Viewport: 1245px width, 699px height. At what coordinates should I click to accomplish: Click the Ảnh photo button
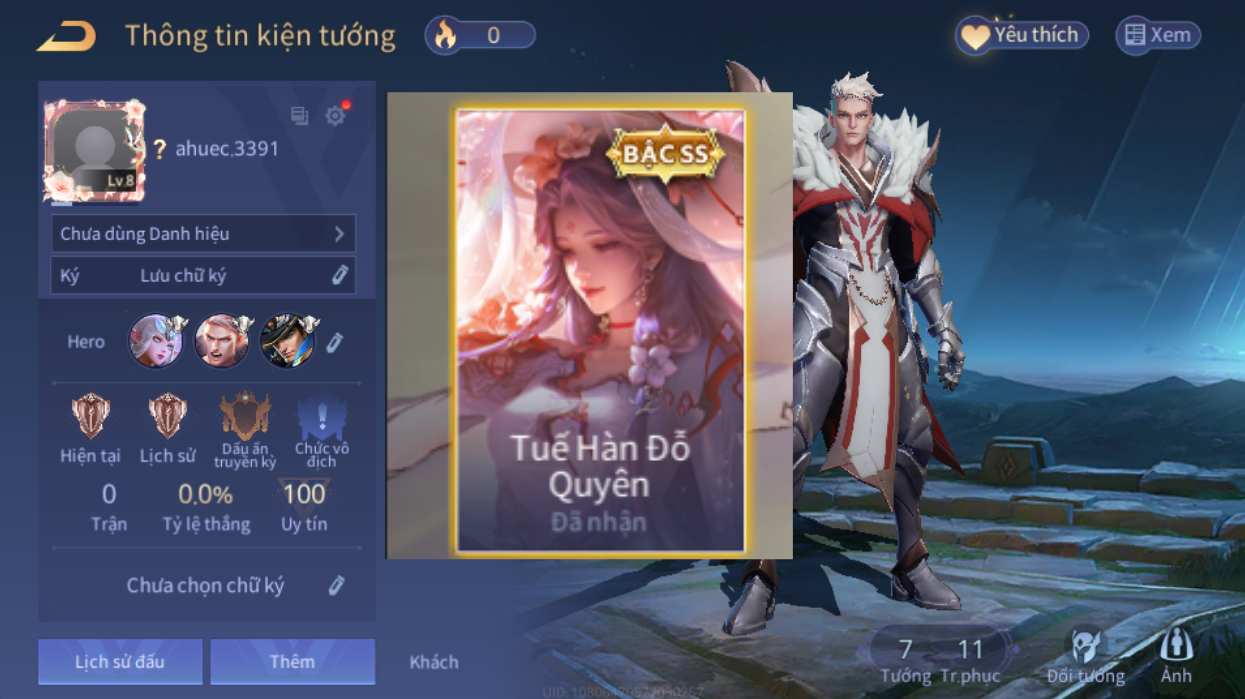coord(1176,657)
